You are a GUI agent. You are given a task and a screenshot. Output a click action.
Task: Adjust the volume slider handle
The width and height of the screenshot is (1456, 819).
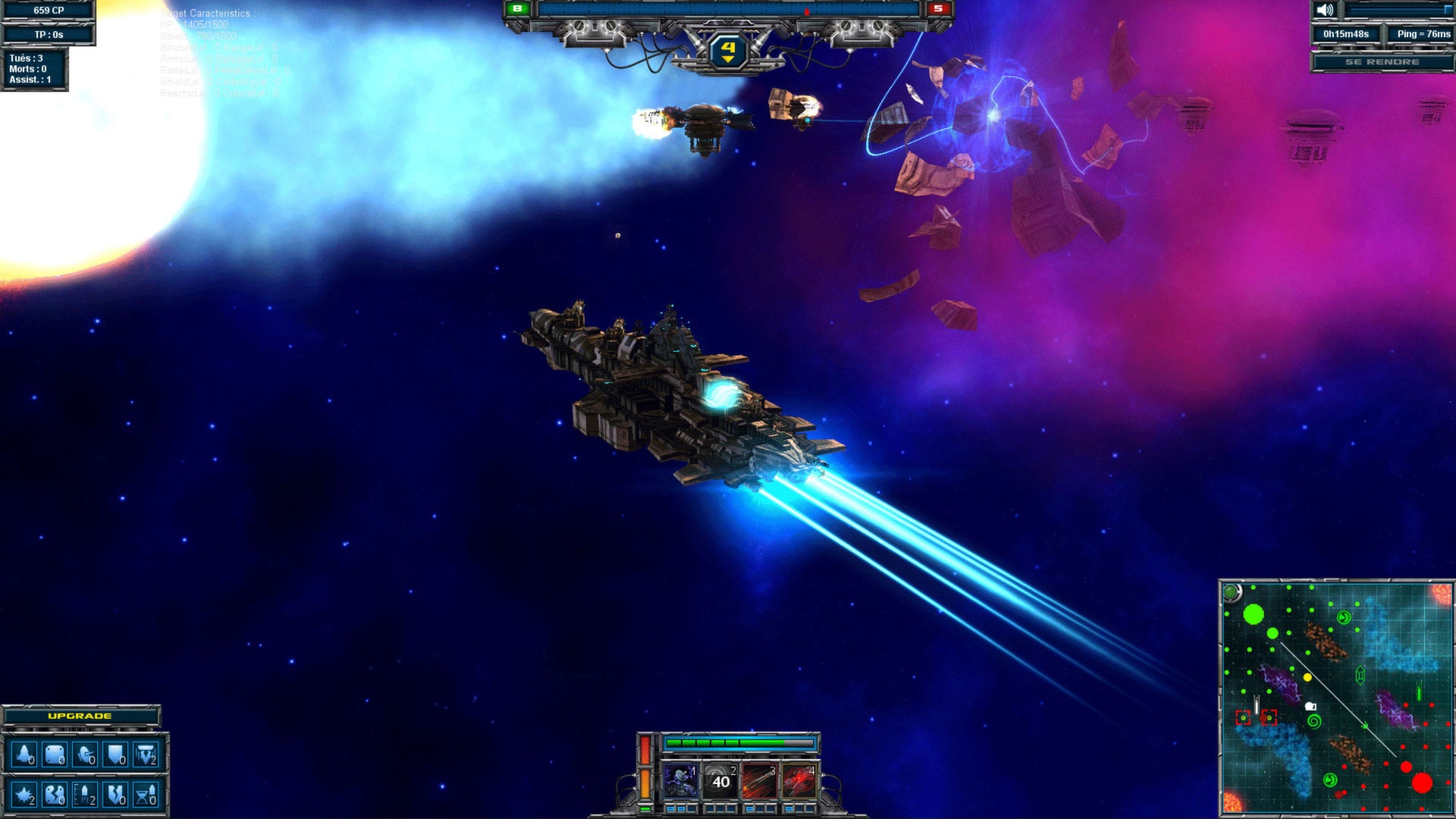pyautogui.click(x=1448, y=11)
